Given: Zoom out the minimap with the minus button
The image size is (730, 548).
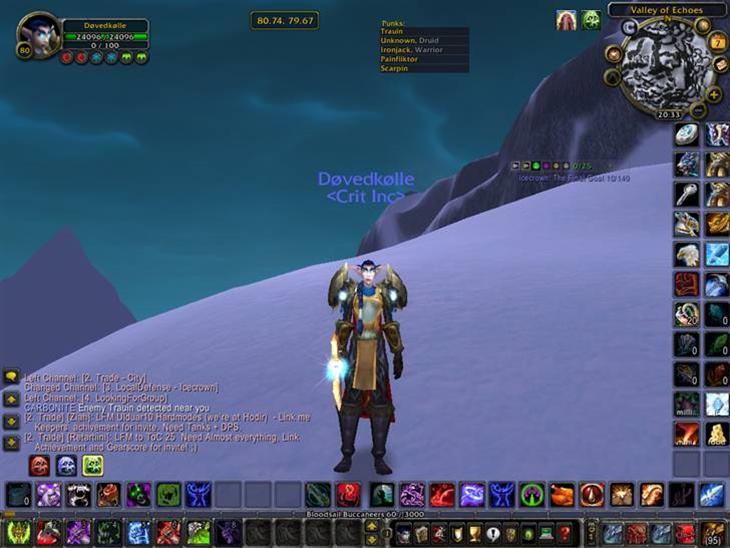Looking at the screenshot, I should (699, 109).
